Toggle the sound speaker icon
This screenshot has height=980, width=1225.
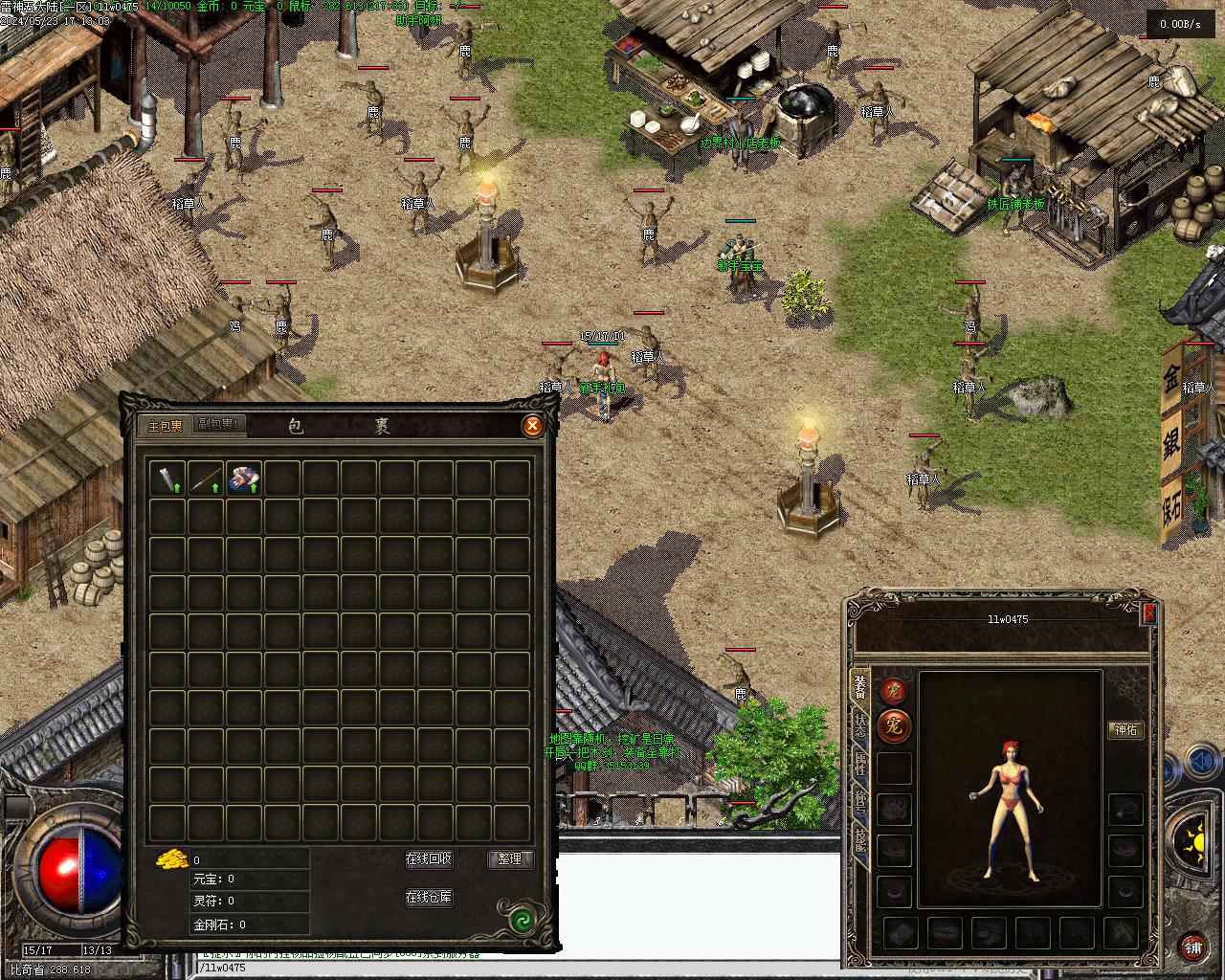point(1199,763)
